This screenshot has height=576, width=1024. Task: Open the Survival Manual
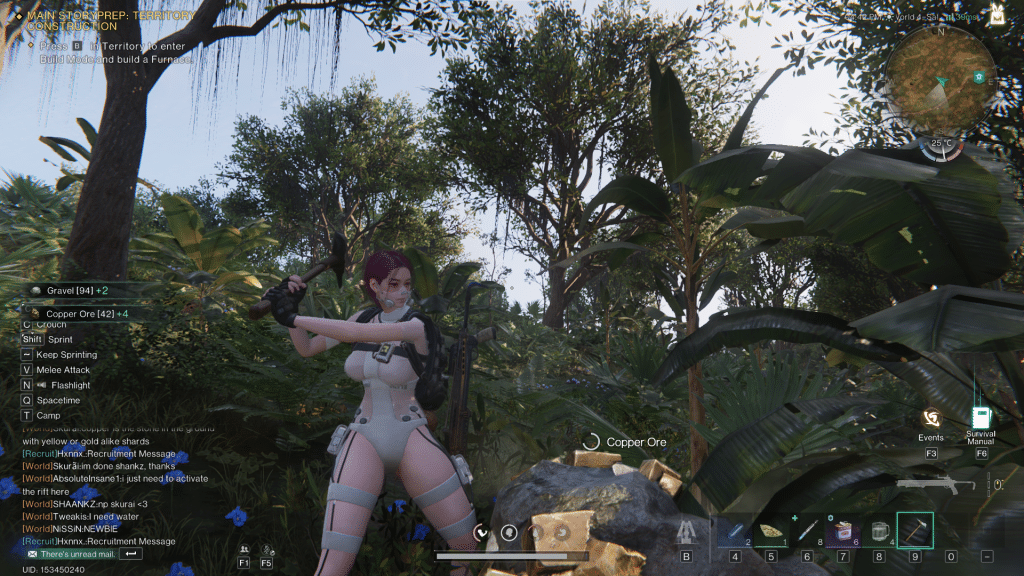[980, 419]
